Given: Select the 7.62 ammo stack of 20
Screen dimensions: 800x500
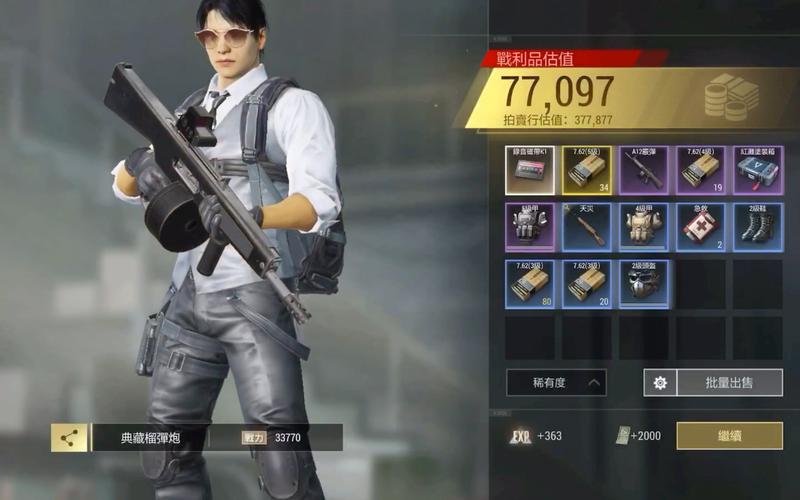Looking at the screenshot, I should tap(587, 283).
